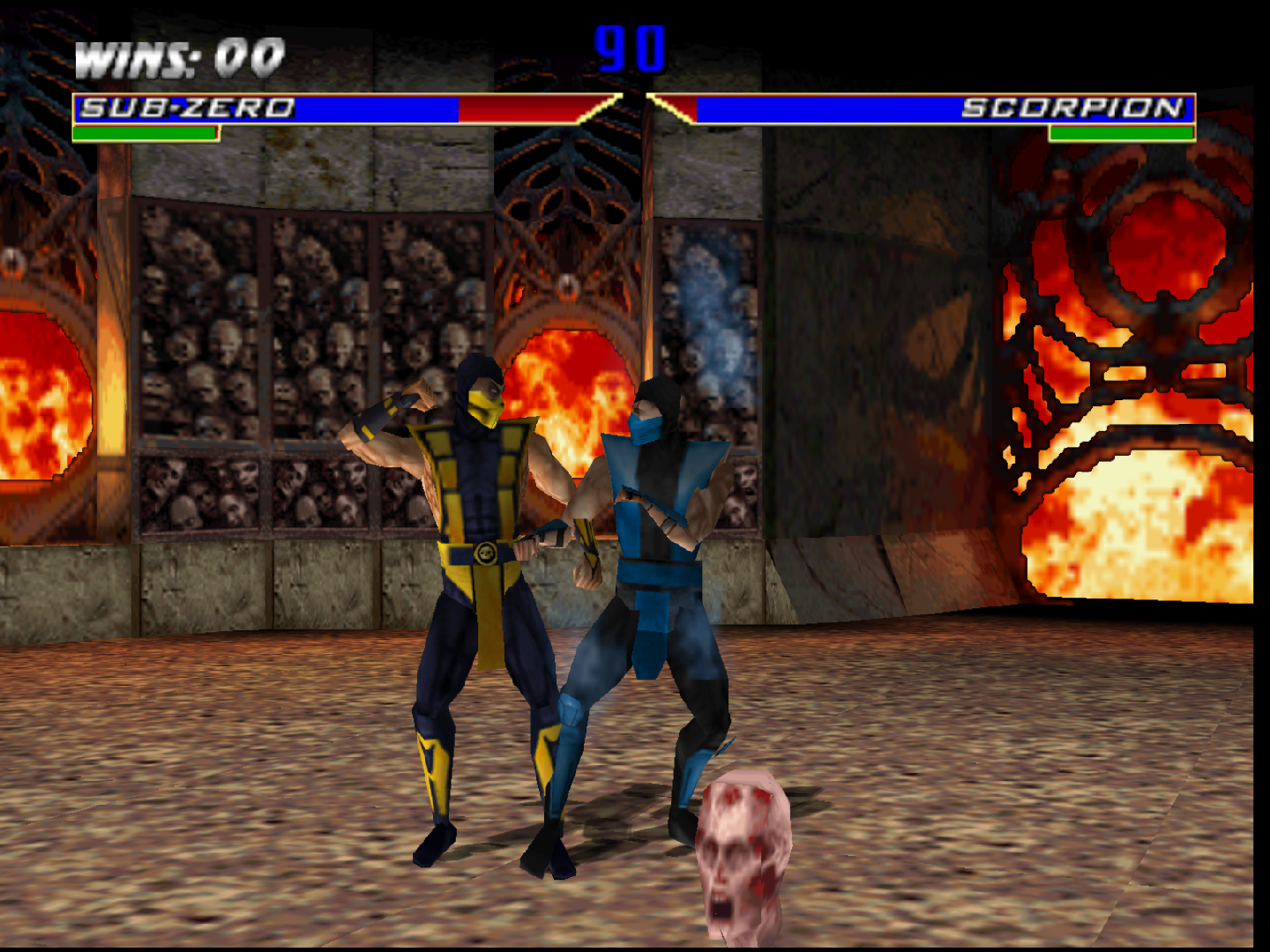Image resolution: width=1270 pixels, height=952 pixels.
Task: Toggle Scorpion's green run meter
Action: point(1122,134)
